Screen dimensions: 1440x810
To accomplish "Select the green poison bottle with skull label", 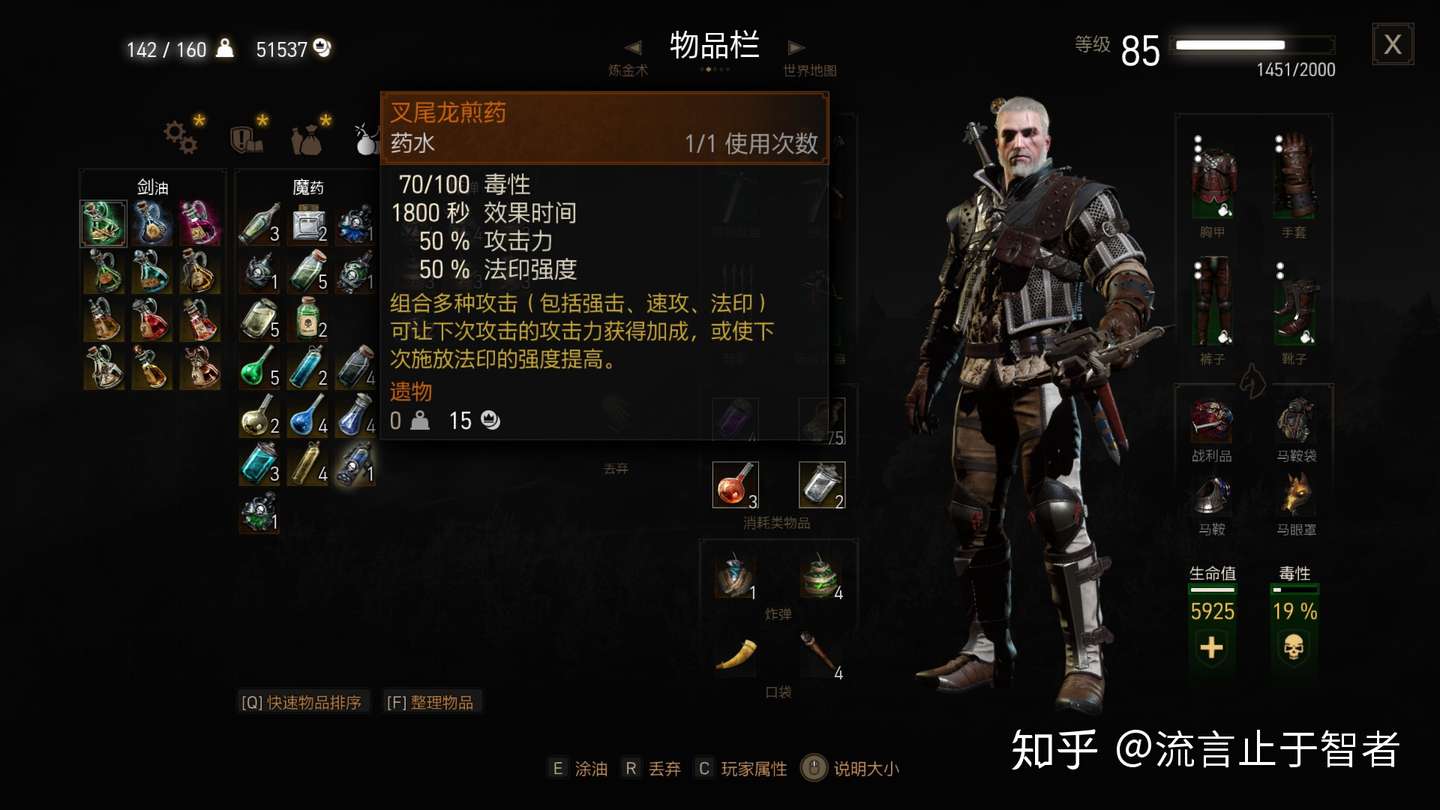I will pyautogui.click(x=307, y=319).
